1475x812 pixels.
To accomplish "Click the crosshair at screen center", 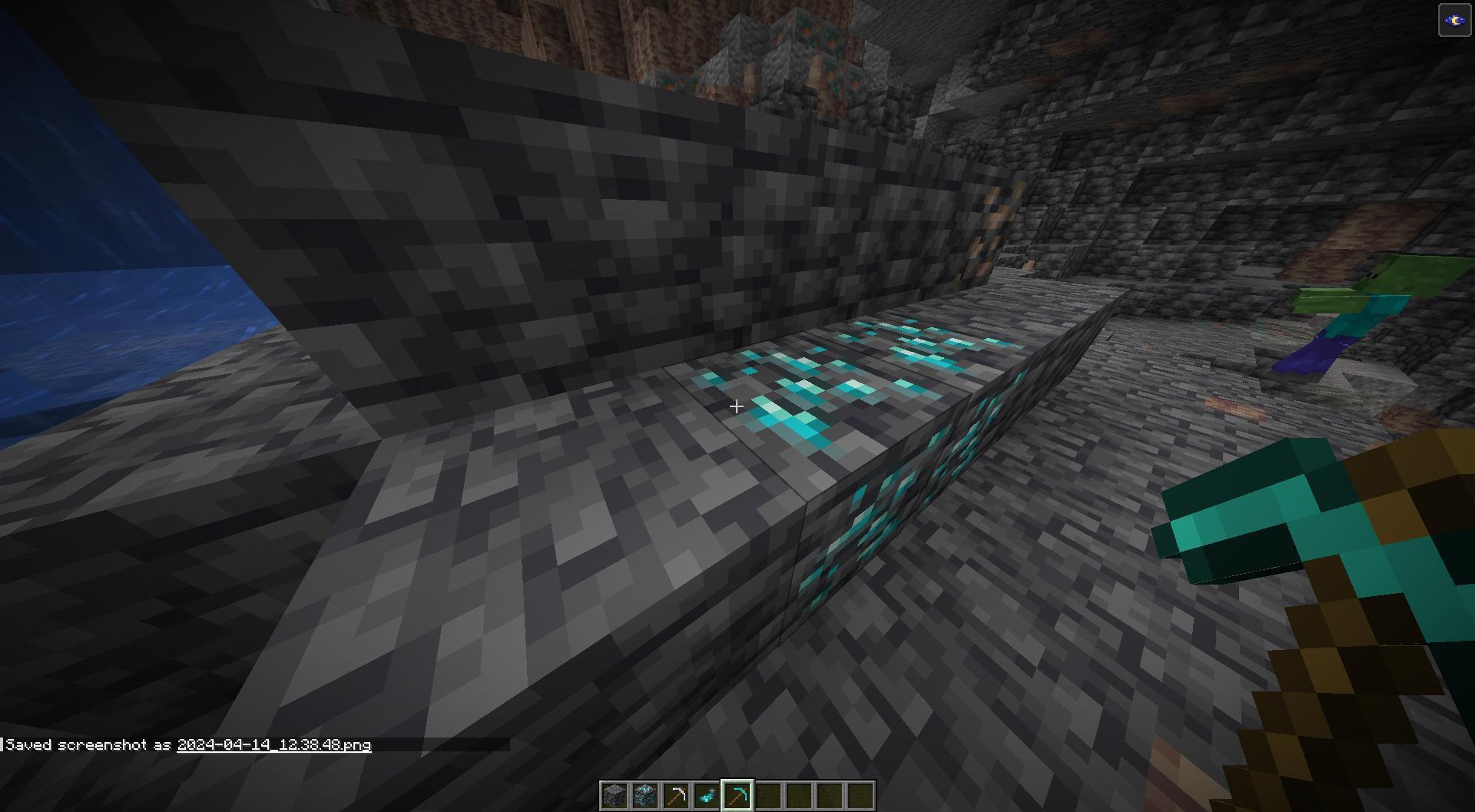I will pos(736,406).
